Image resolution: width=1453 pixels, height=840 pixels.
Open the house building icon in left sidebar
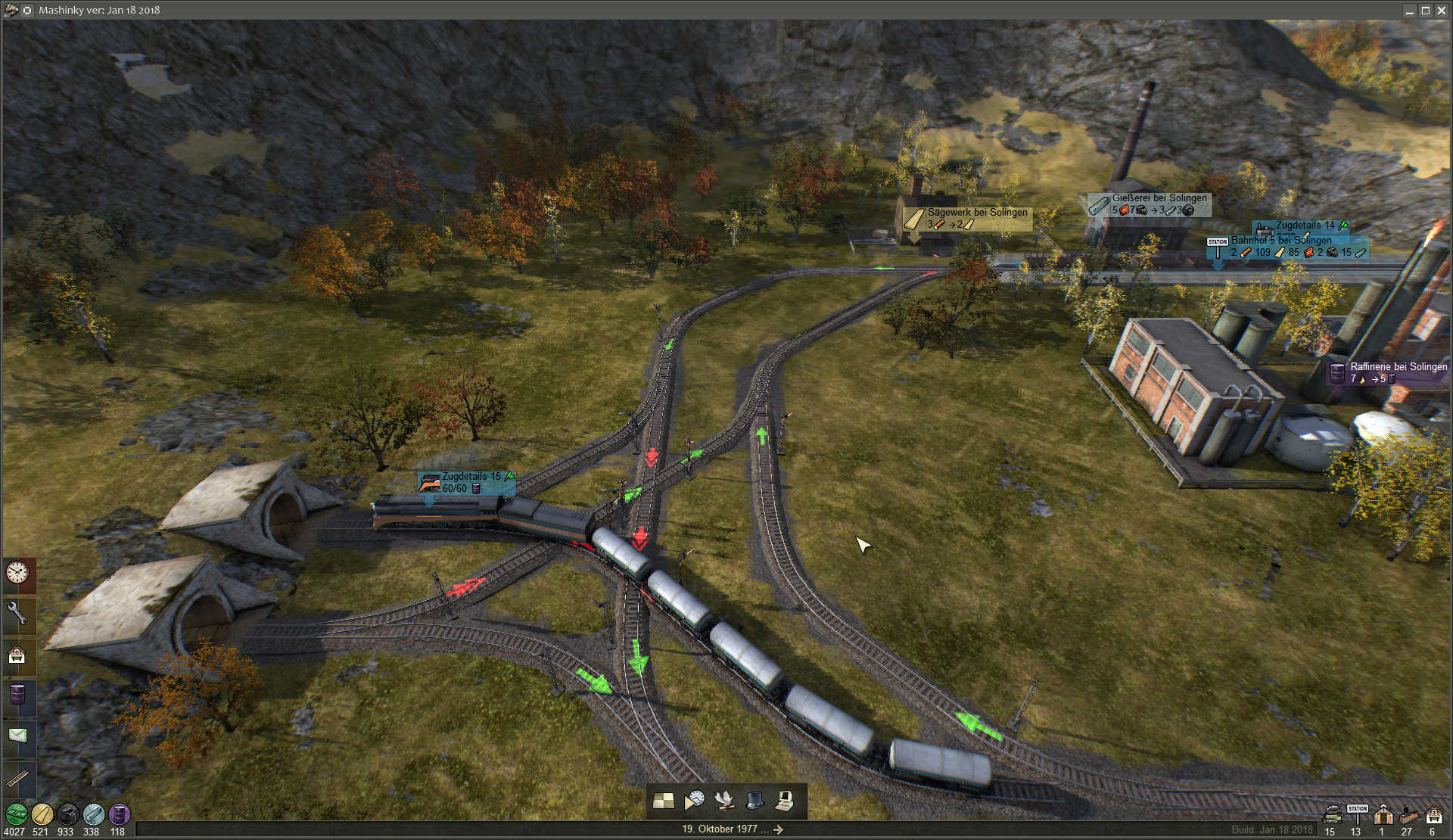click(x=17, y=655)
